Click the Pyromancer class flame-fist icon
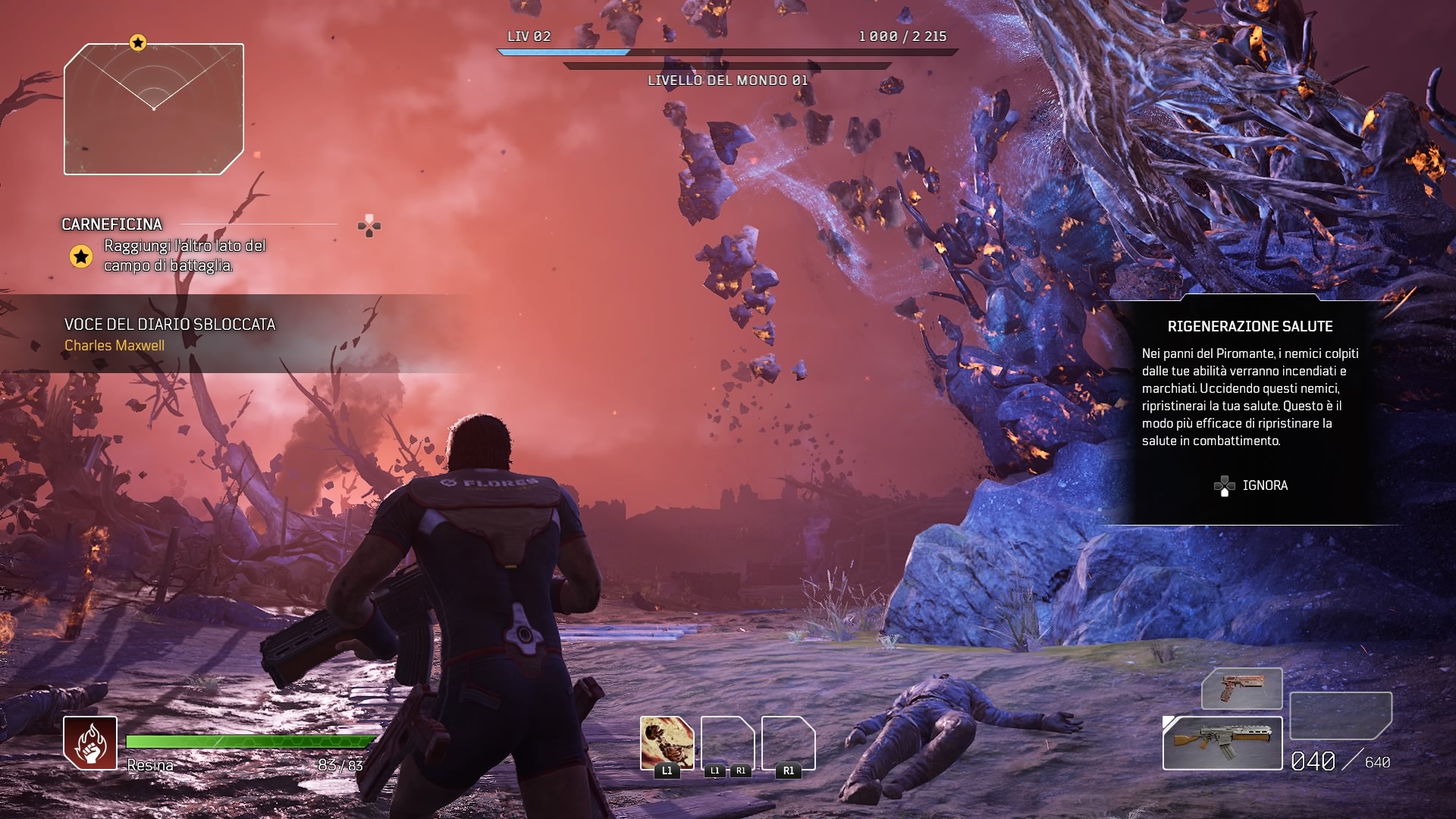 pos(90,743)
